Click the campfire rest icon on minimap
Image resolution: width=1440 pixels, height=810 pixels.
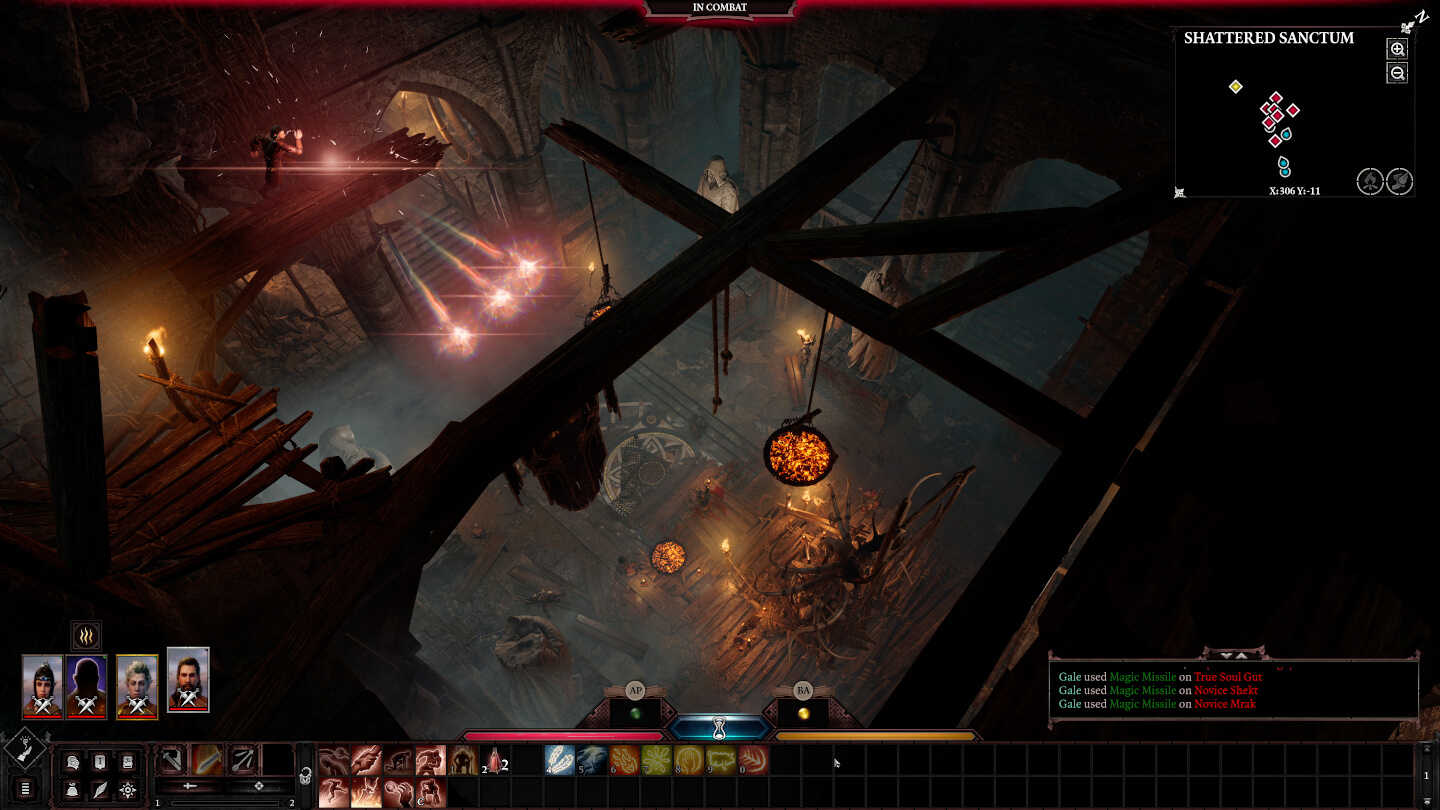pyautogui.click(x=1369, y=181)
